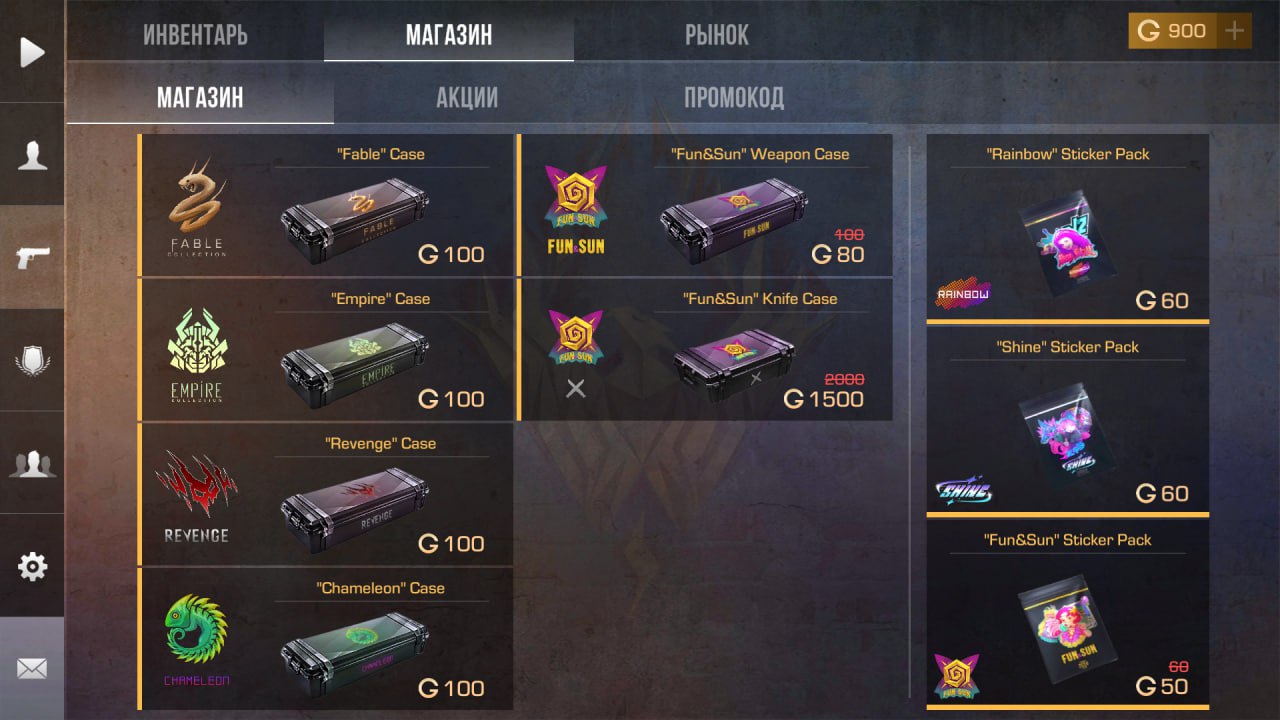Open the player profile silhouette icon
Image resolution: width=1280 pixels, height=720 pixels.
32,155
